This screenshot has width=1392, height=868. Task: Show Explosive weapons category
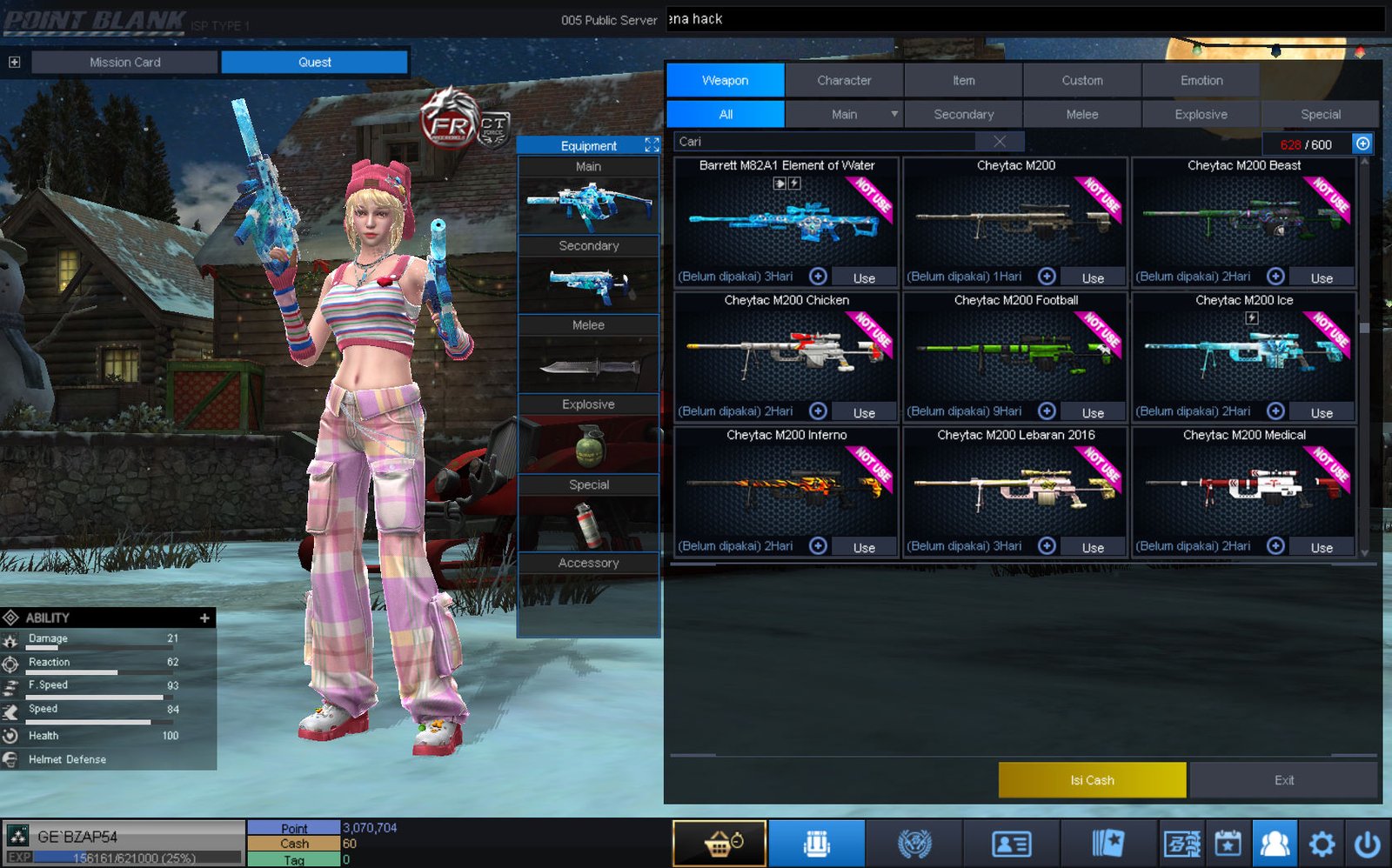(x=1201, y=114)
